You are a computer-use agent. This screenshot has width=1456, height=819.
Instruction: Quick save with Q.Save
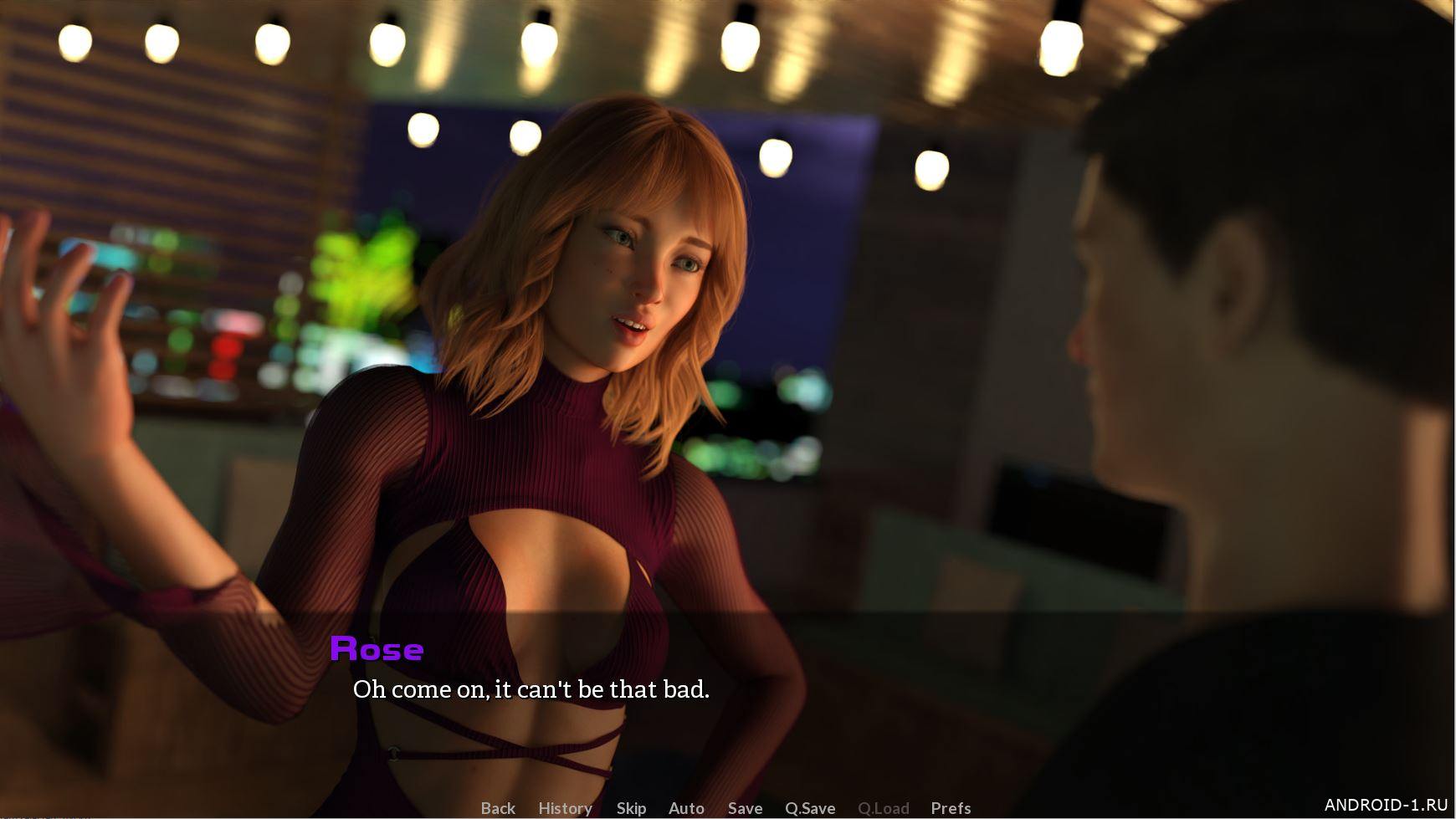[810, 808]
